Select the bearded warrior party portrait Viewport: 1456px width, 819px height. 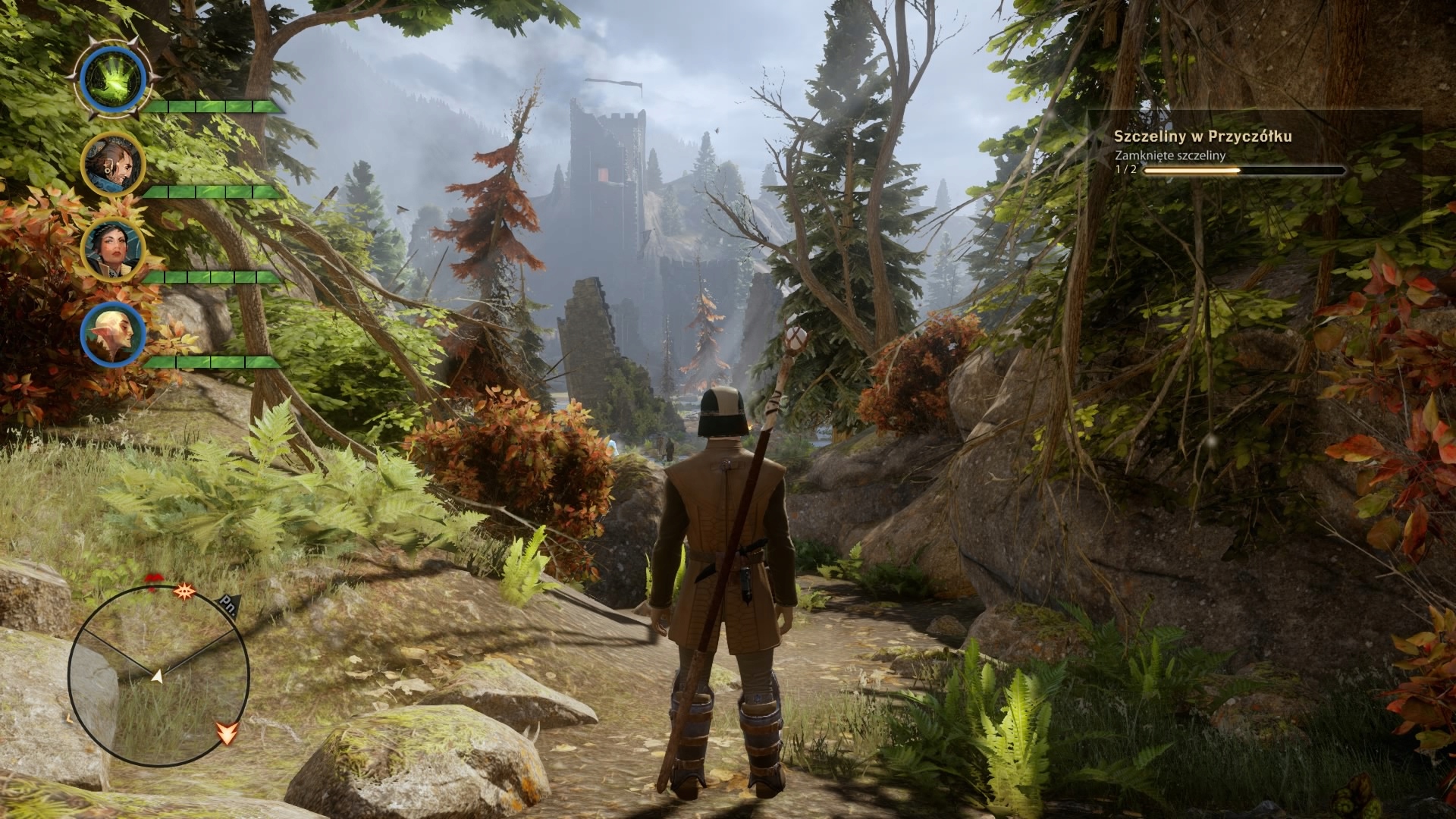112,165
